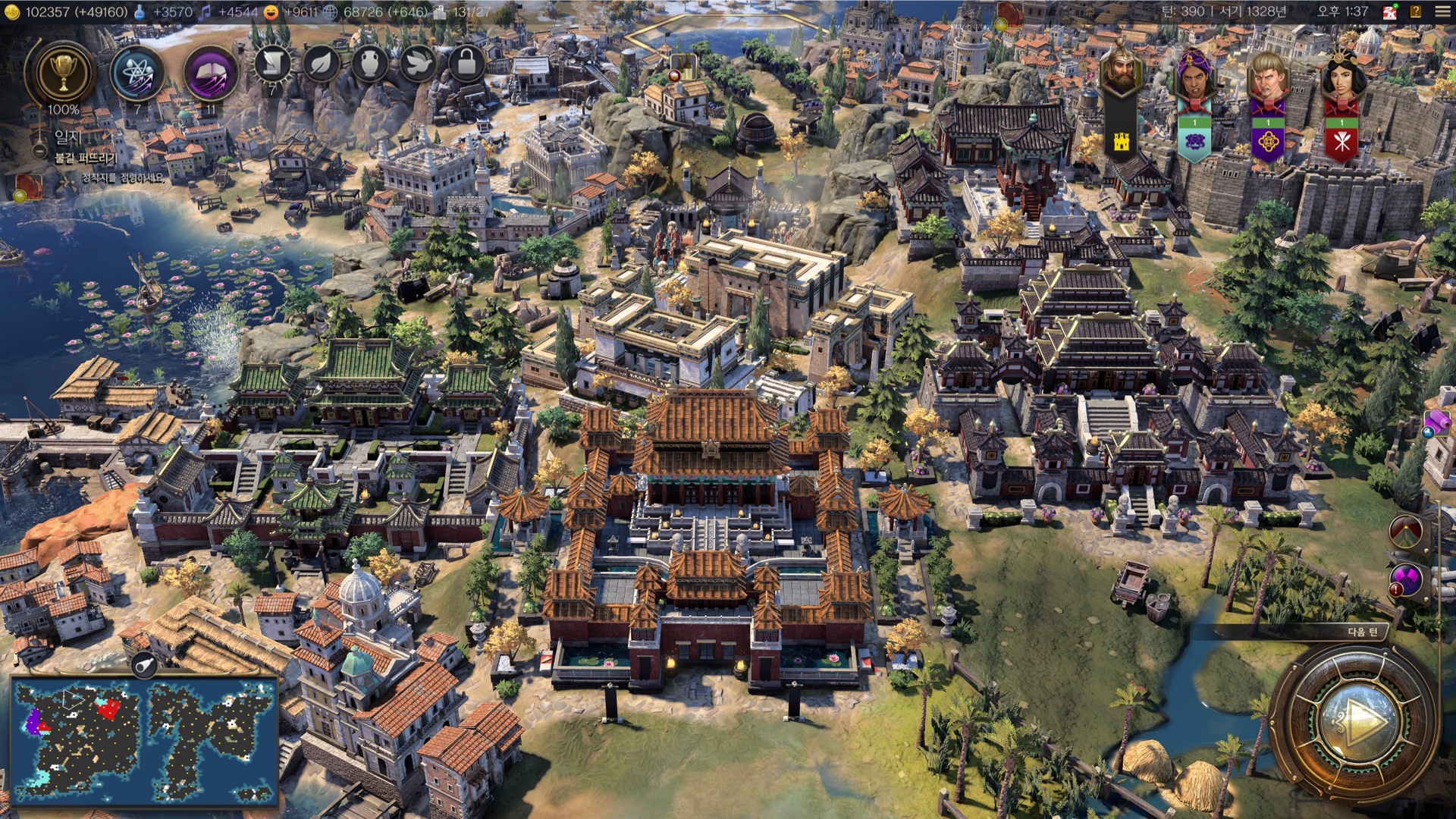1456x819 pixels.
Task: Collapse the quest tracker with minus button
Action: point(39,150)
